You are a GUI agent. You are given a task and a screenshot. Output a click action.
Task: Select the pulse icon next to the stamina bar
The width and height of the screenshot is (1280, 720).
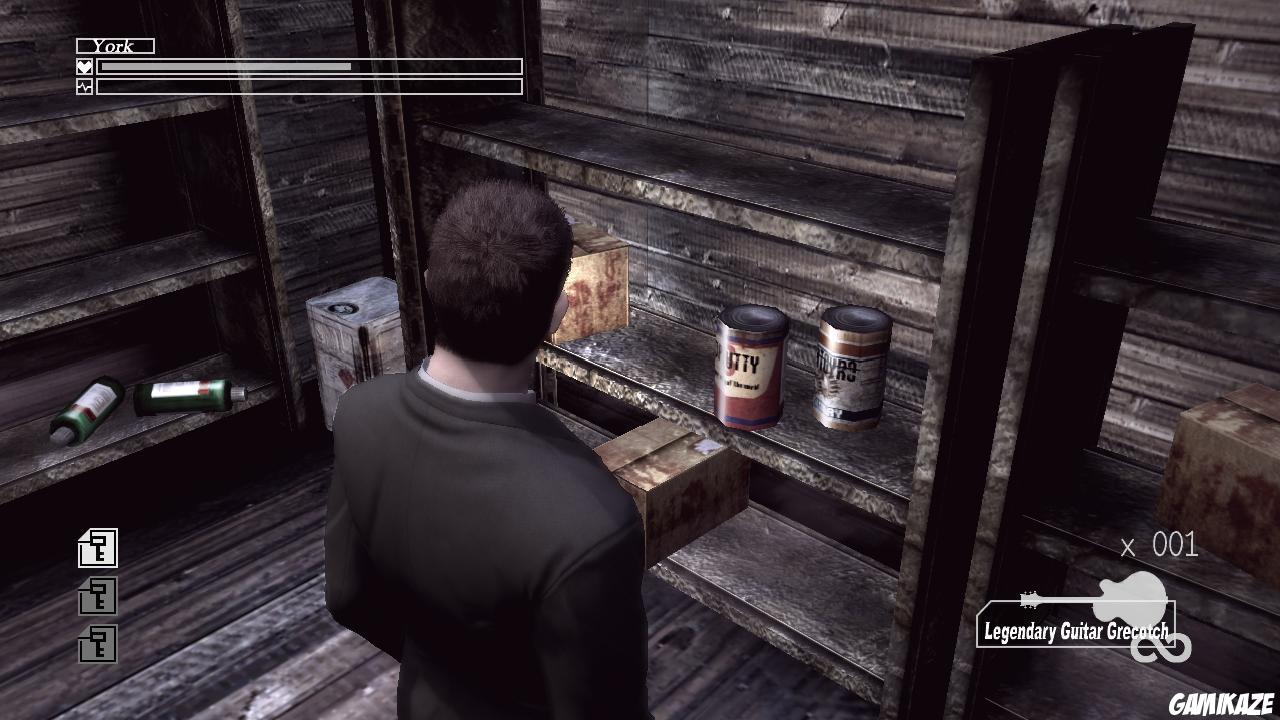click(x=85, y=86)
